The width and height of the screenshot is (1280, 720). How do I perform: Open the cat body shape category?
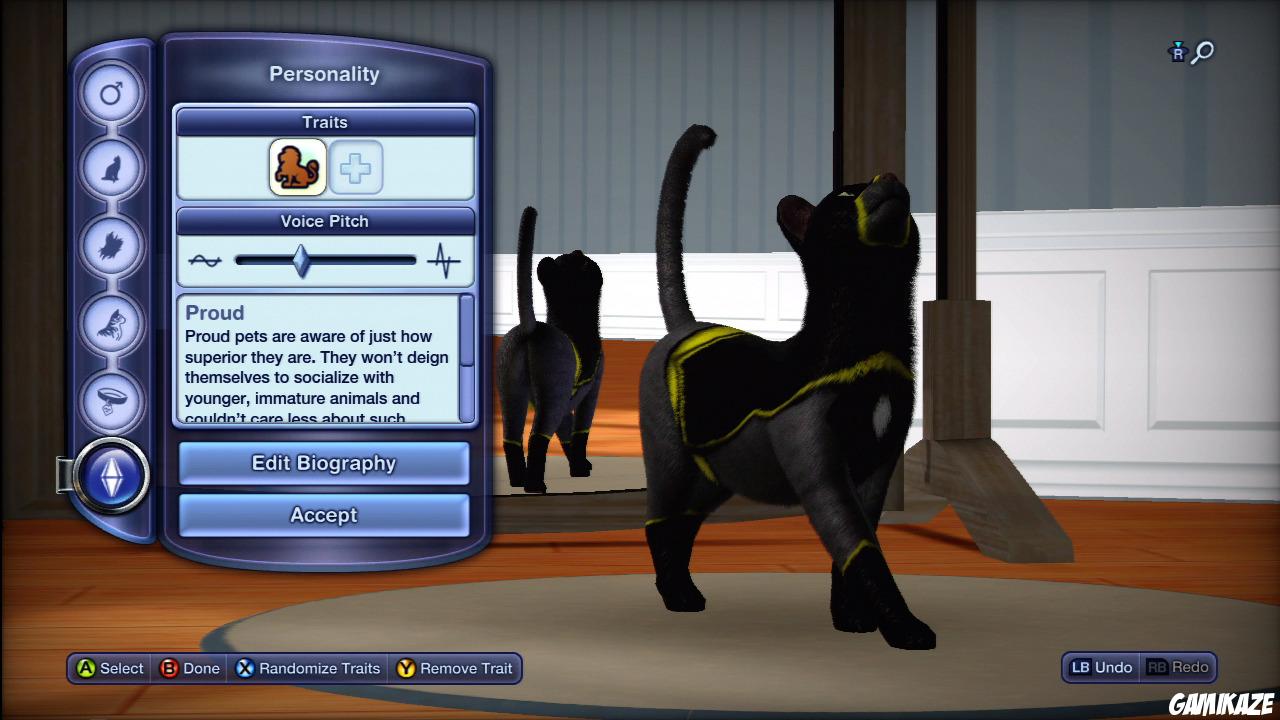point(112,168)
